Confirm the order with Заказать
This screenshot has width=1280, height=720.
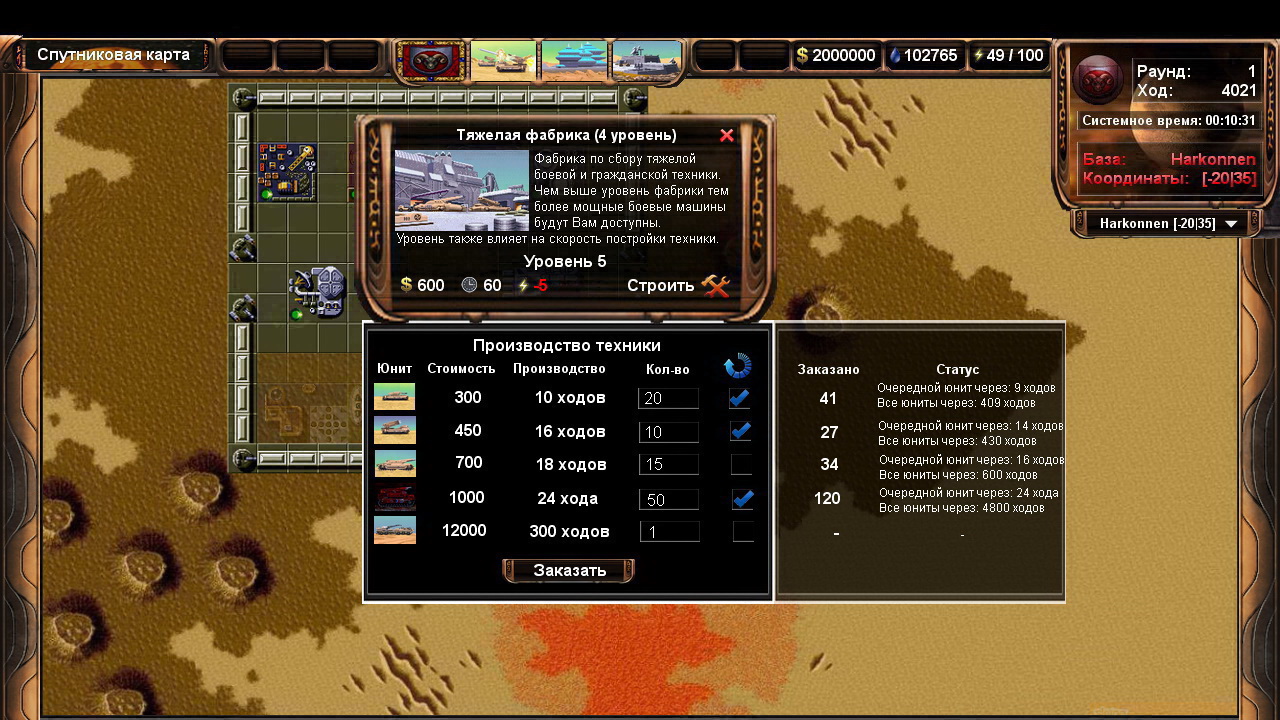(x=569, y=571)
